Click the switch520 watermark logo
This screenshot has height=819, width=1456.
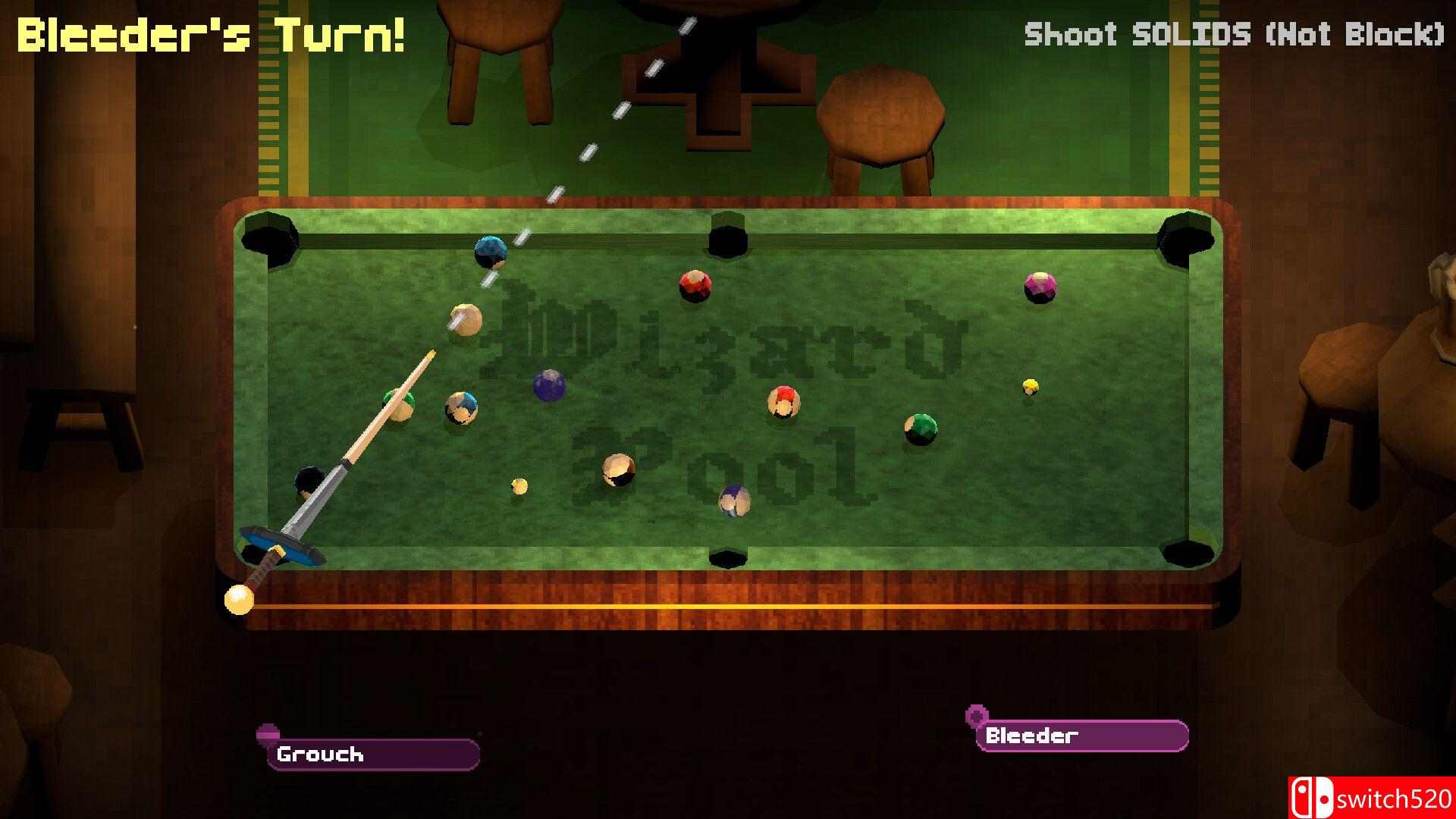point(1371,799)
